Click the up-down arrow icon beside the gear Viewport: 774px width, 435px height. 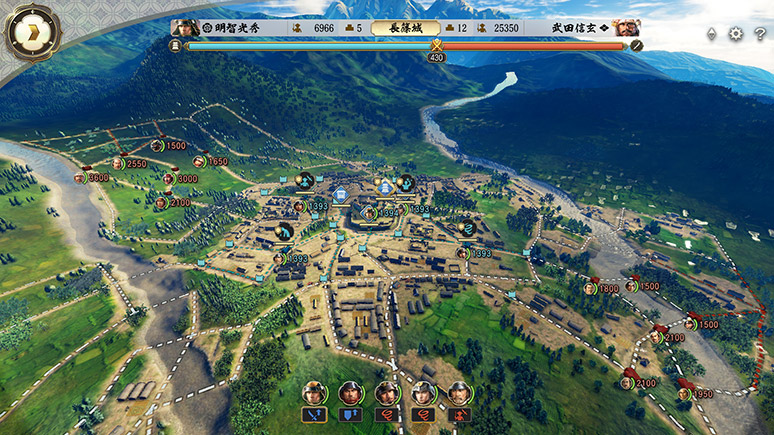[711, 33]
